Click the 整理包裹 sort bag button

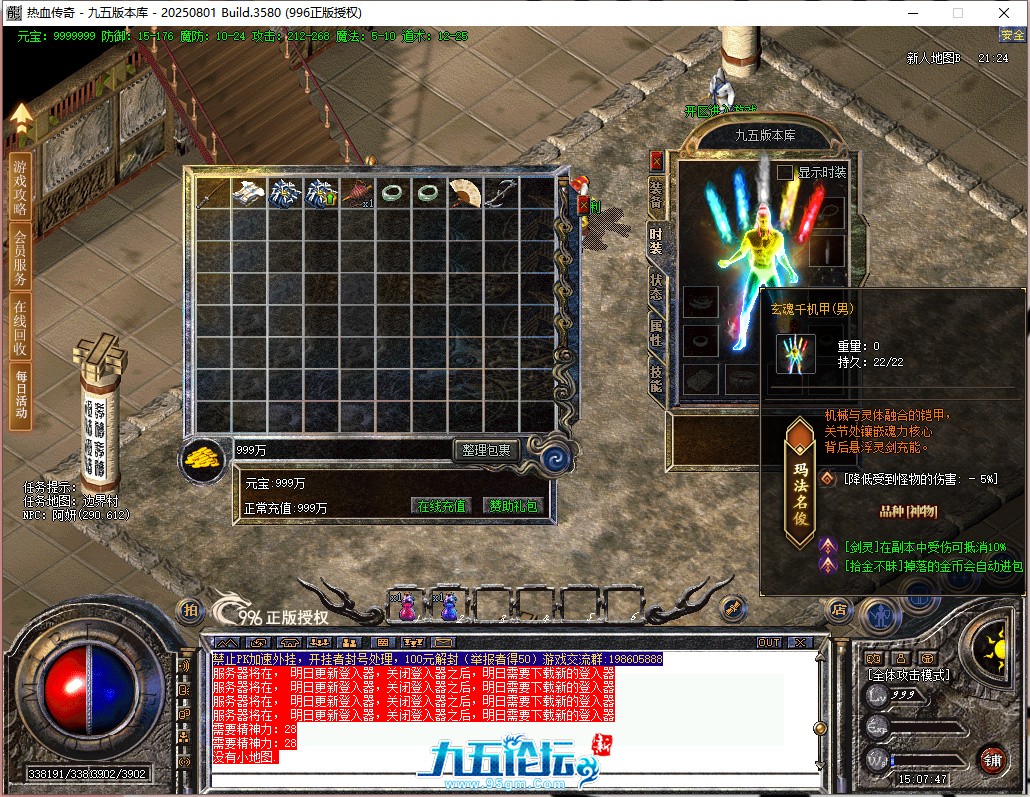tap(487, 451)
